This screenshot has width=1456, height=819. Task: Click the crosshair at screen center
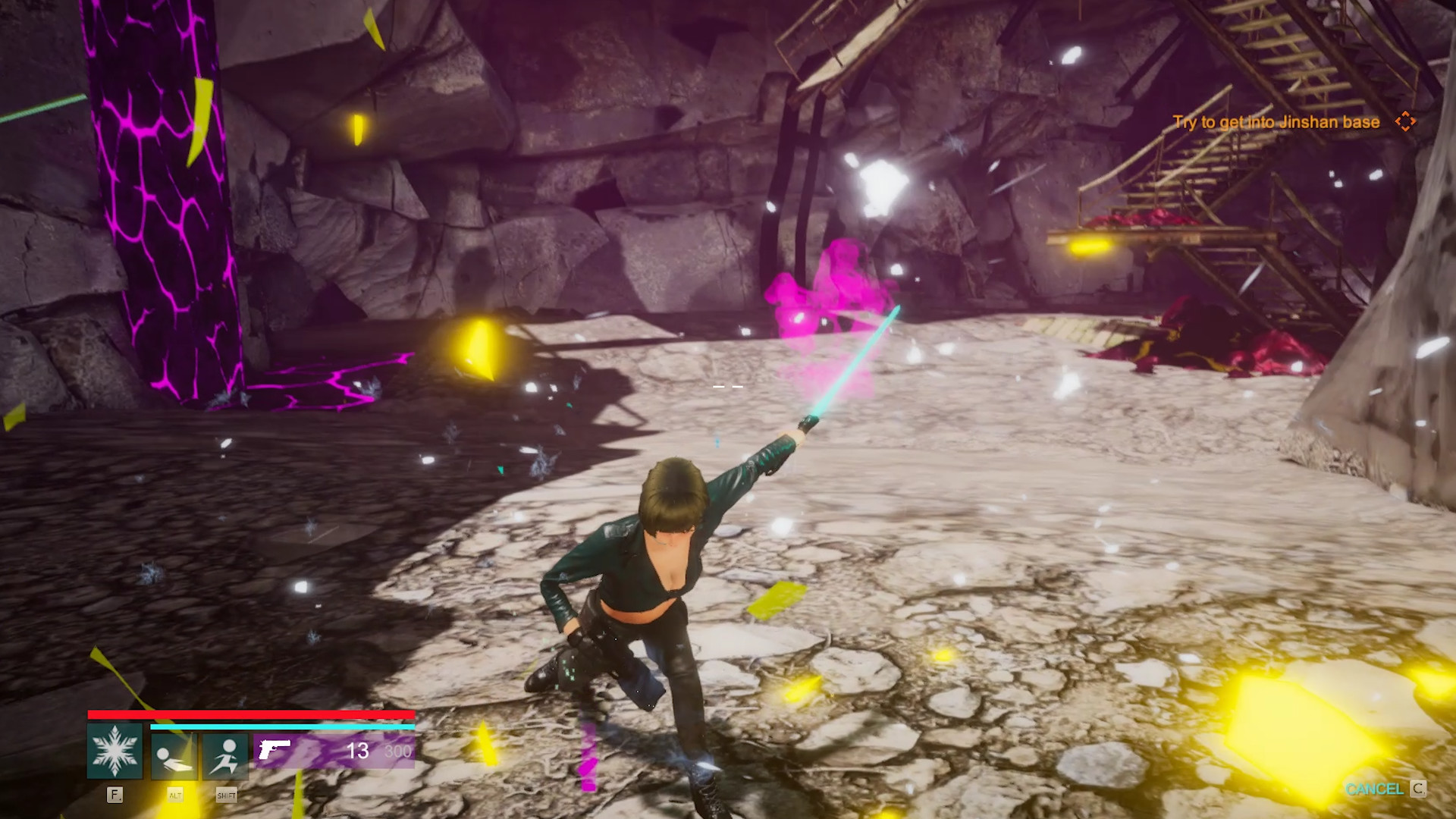[727, 385]
